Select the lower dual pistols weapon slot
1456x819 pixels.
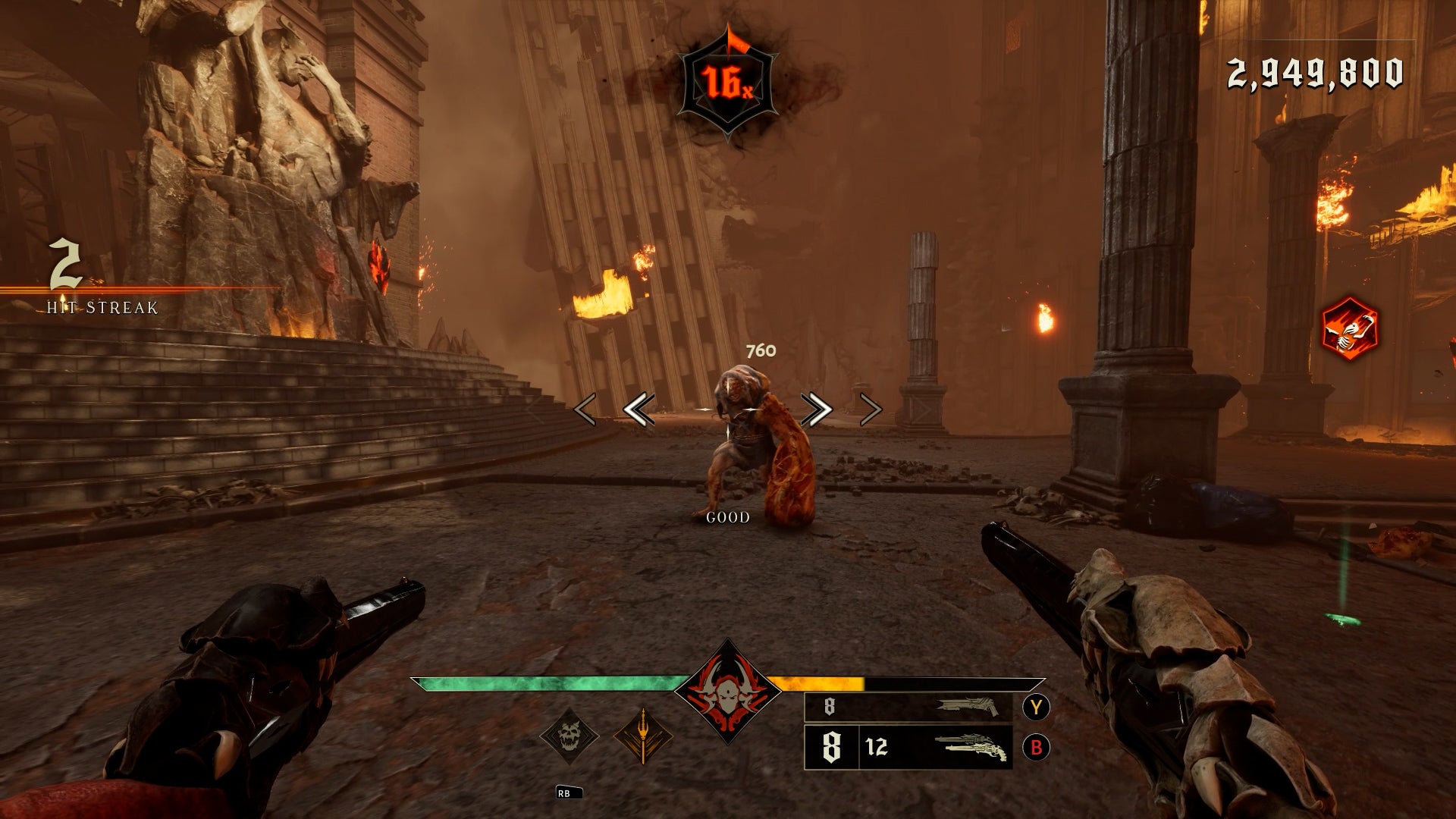(908, 748)
